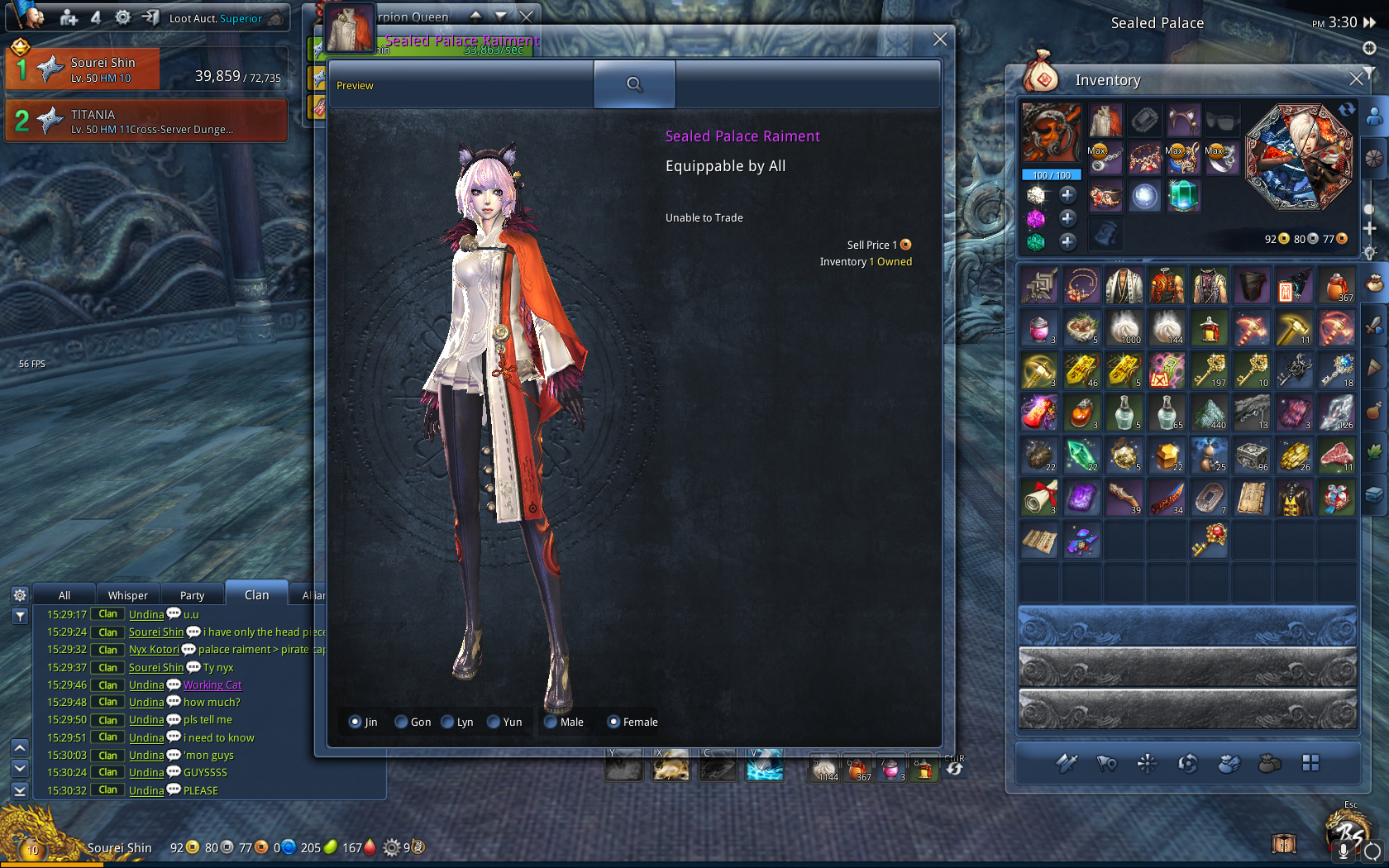
Task: Close the costume preview window
Action: pos(939,39)
